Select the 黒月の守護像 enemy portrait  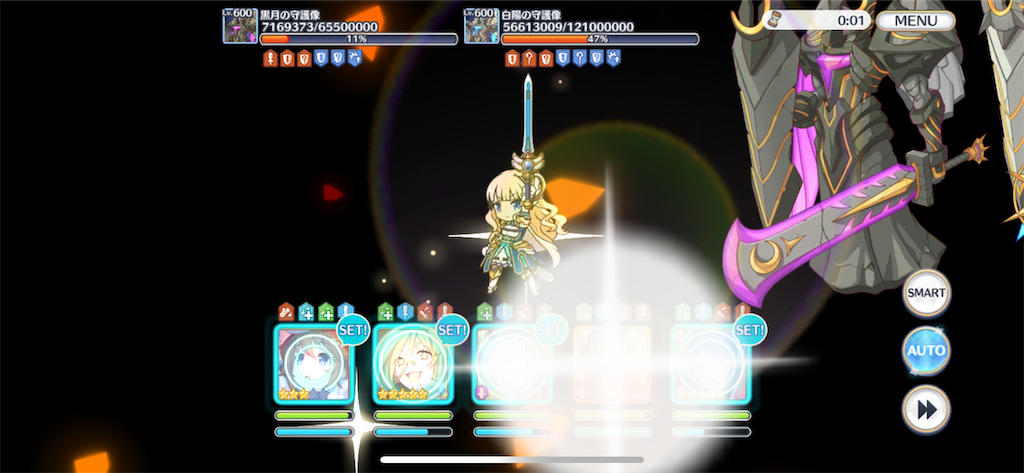coord(240,26)
